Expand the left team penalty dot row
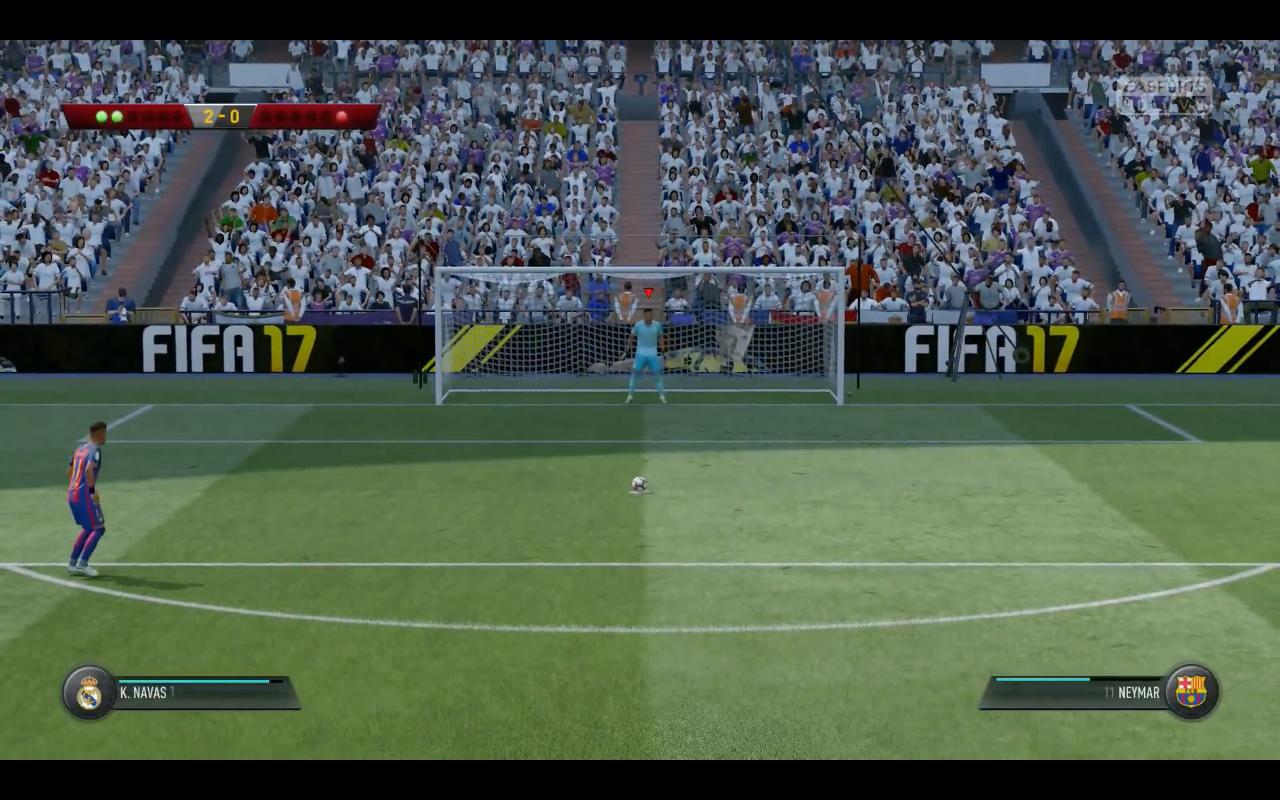Screen dimensions: 1280x800 click(x=140, y=117)
